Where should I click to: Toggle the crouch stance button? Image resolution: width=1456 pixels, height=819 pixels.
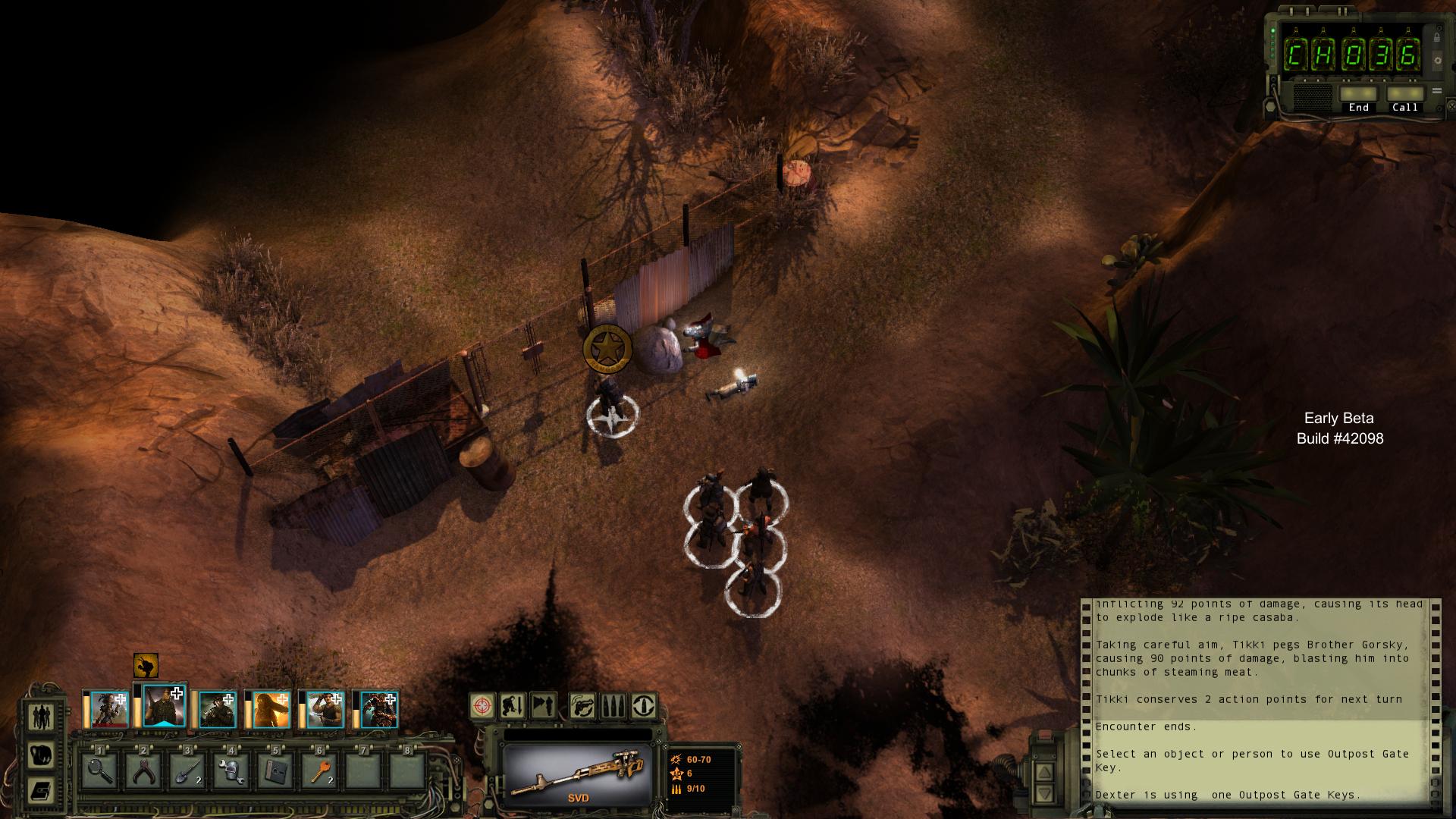[513, 706]
